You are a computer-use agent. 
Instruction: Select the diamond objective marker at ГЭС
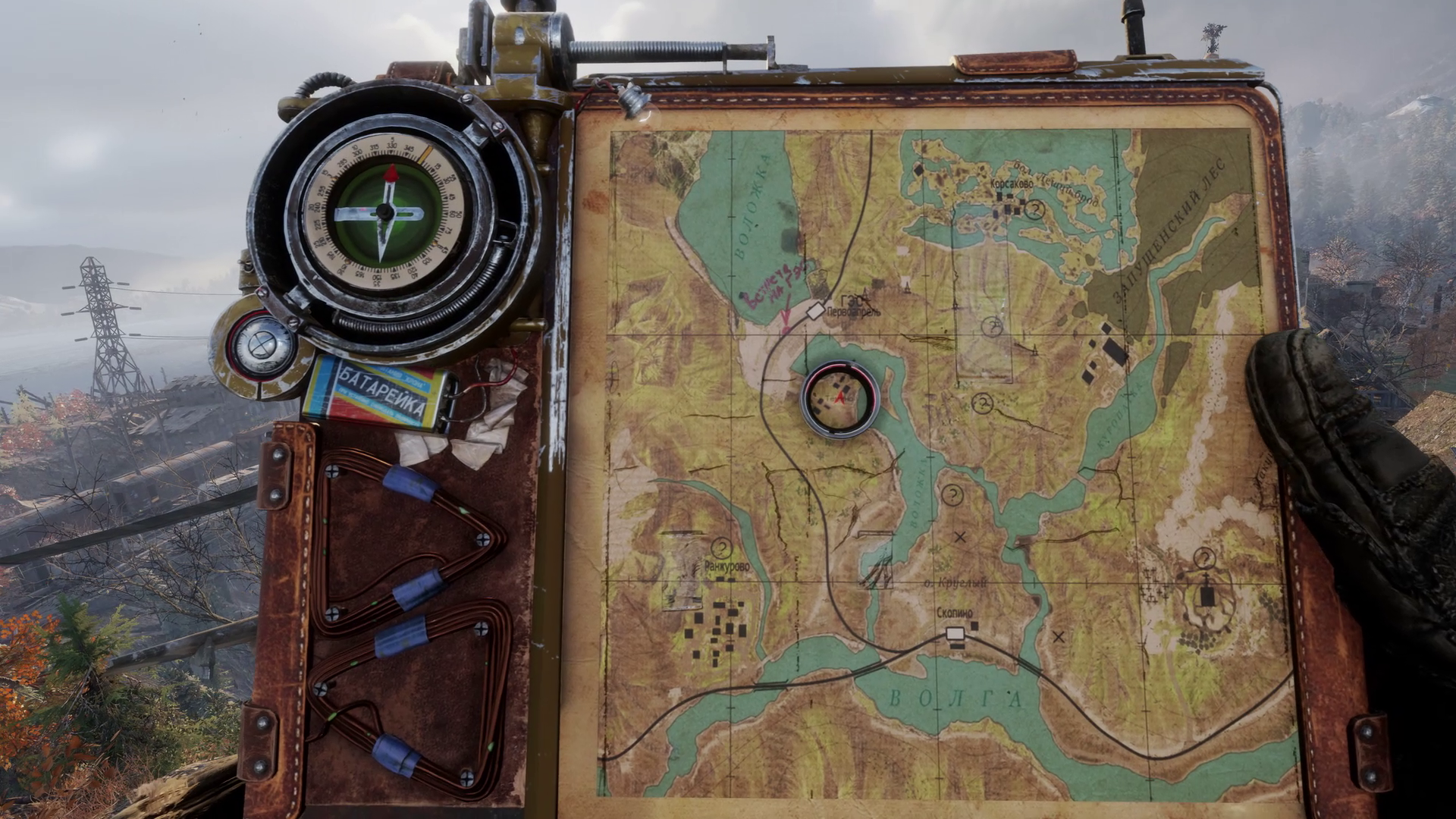coord(815,310)
